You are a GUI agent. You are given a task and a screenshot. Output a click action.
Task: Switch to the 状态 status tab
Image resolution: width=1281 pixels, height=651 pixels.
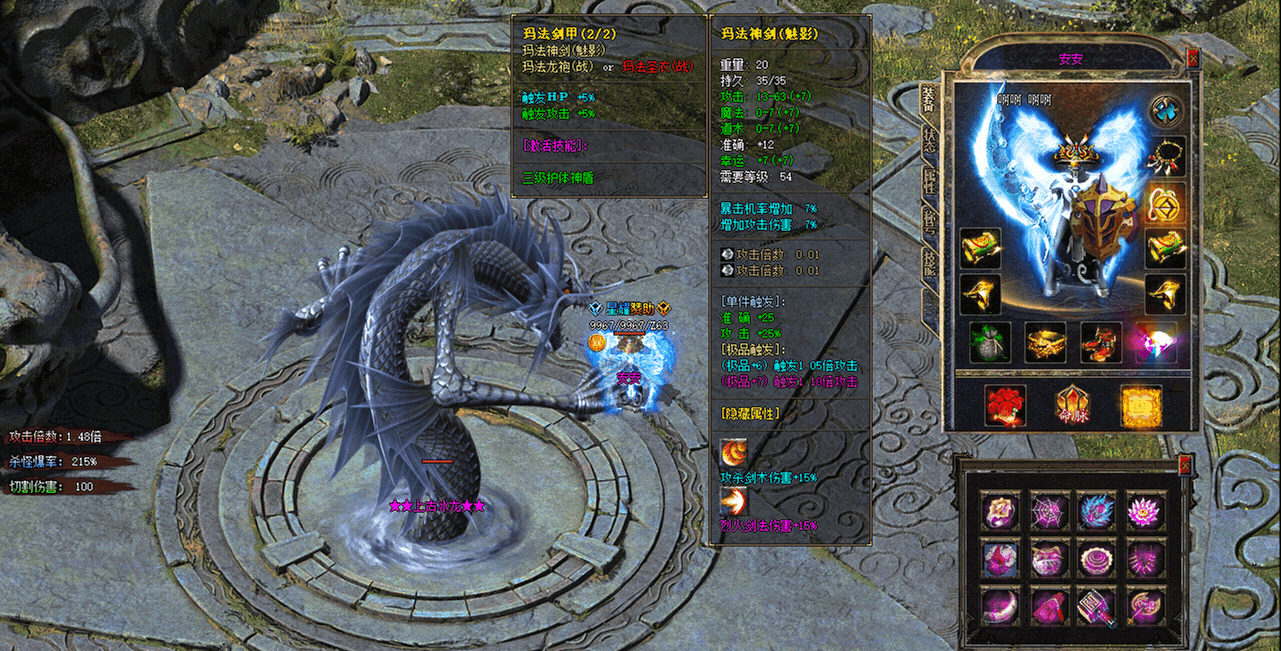(929, 140)
